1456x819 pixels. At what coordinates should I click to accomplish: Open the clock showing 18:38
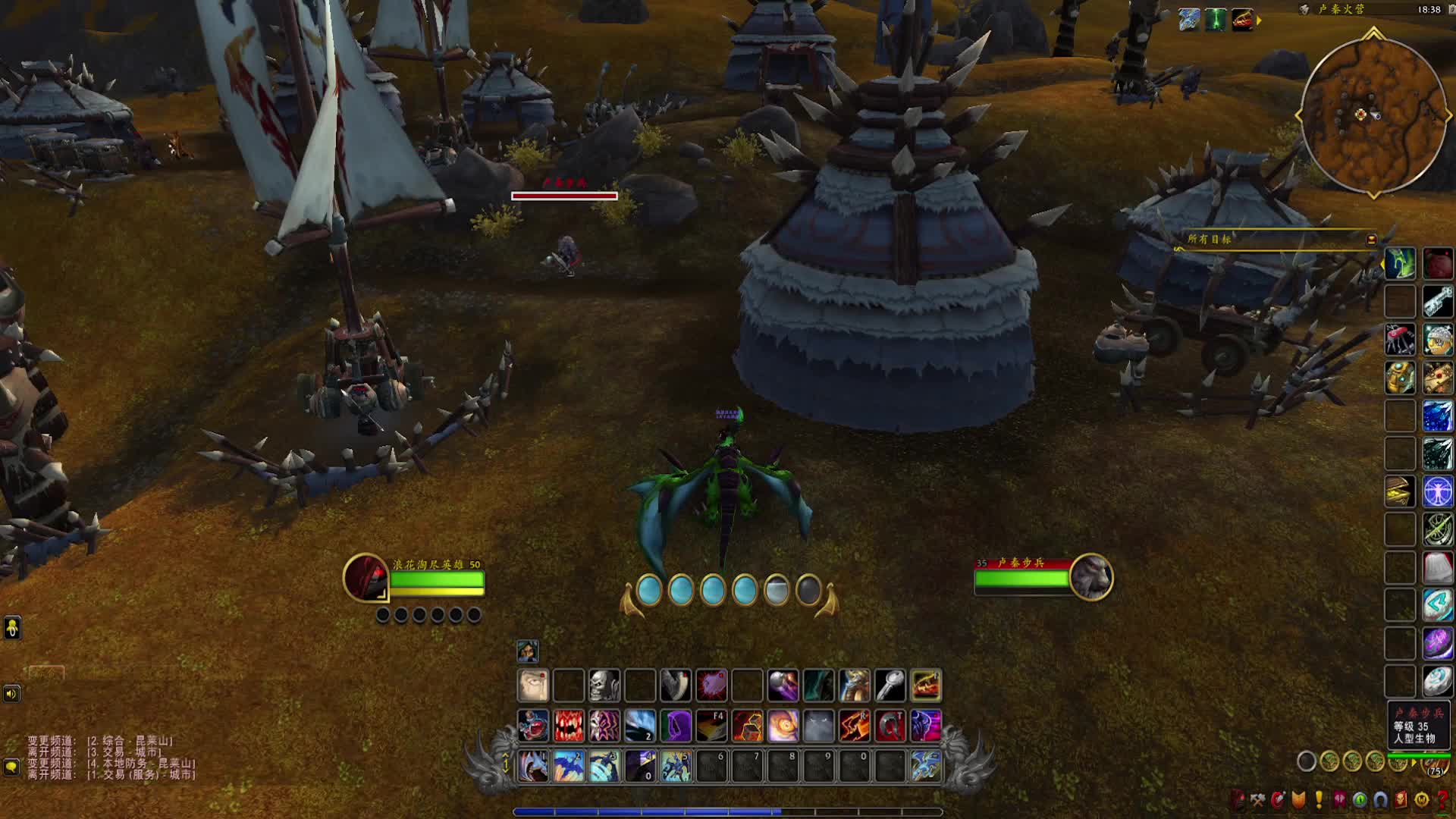coord(1429,10)
